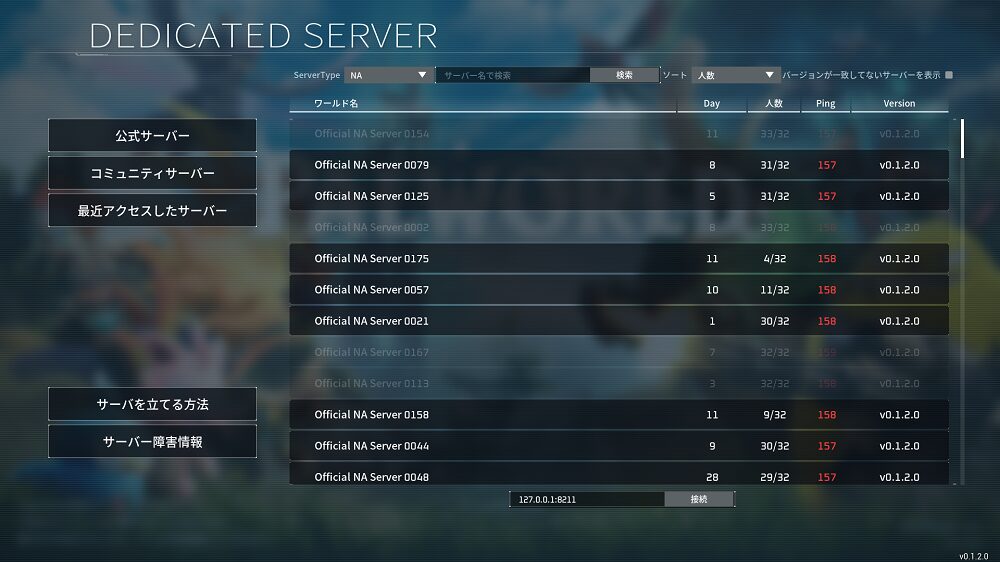The height and width of the screenshot is (562, 1000).
Task: Select Official NA Server 0079 row
Action: click(618, 165)
